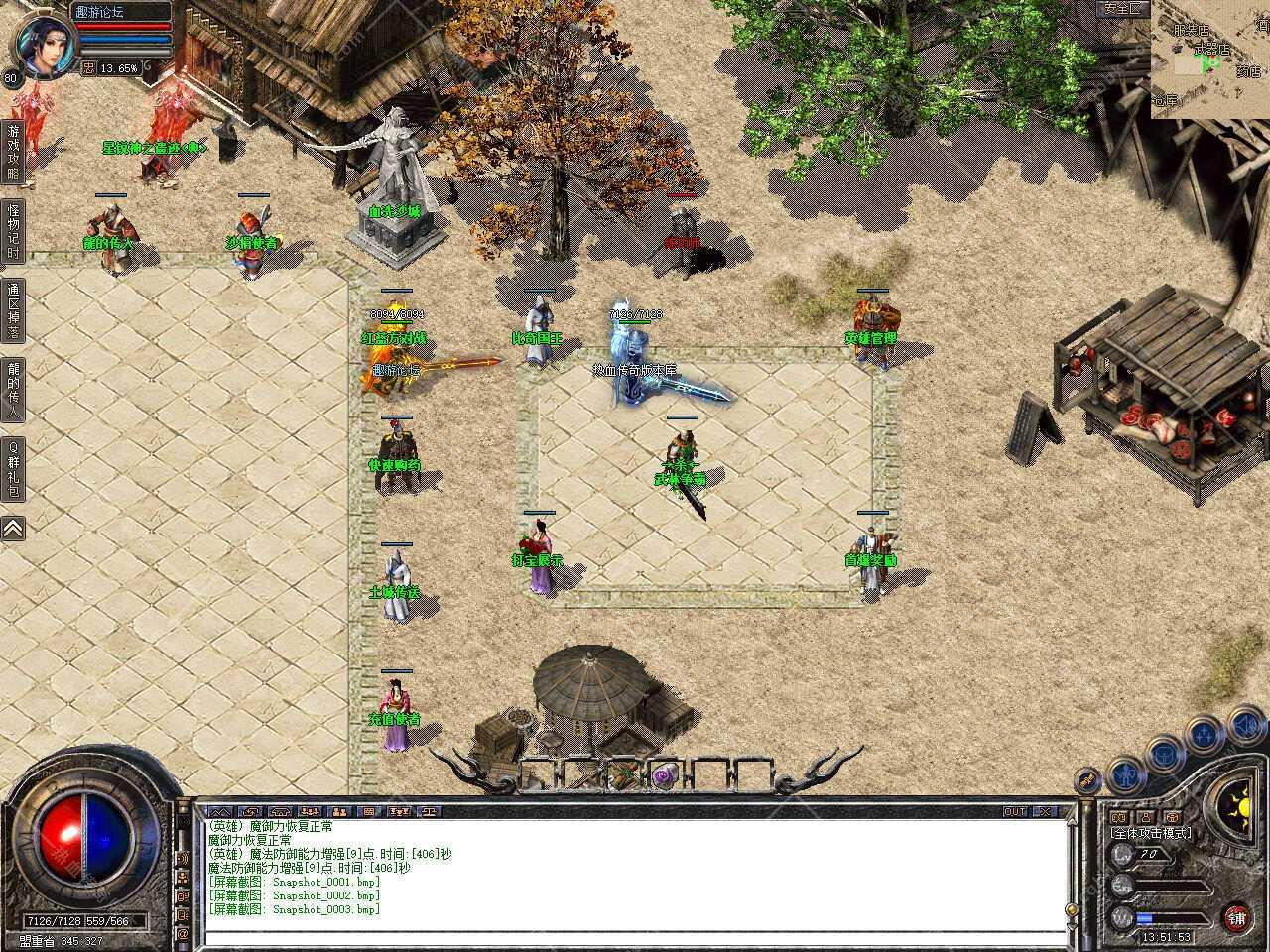Open the personal shop via the 铺 icon
Image resolution: width=1270 pixels, height=952 pixels.
click(x=1238, y=919)
